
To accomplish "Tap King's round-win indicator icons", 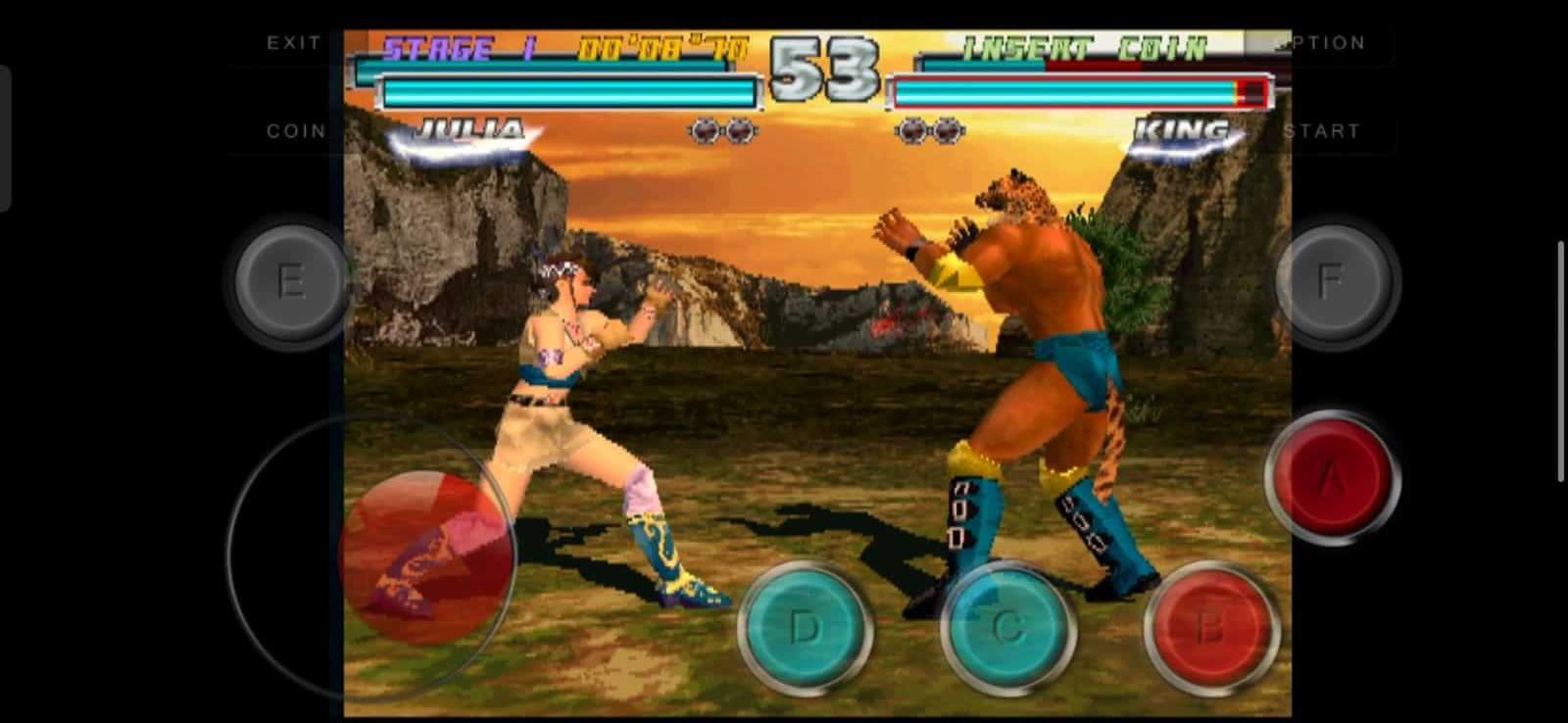I will (931, 128).
